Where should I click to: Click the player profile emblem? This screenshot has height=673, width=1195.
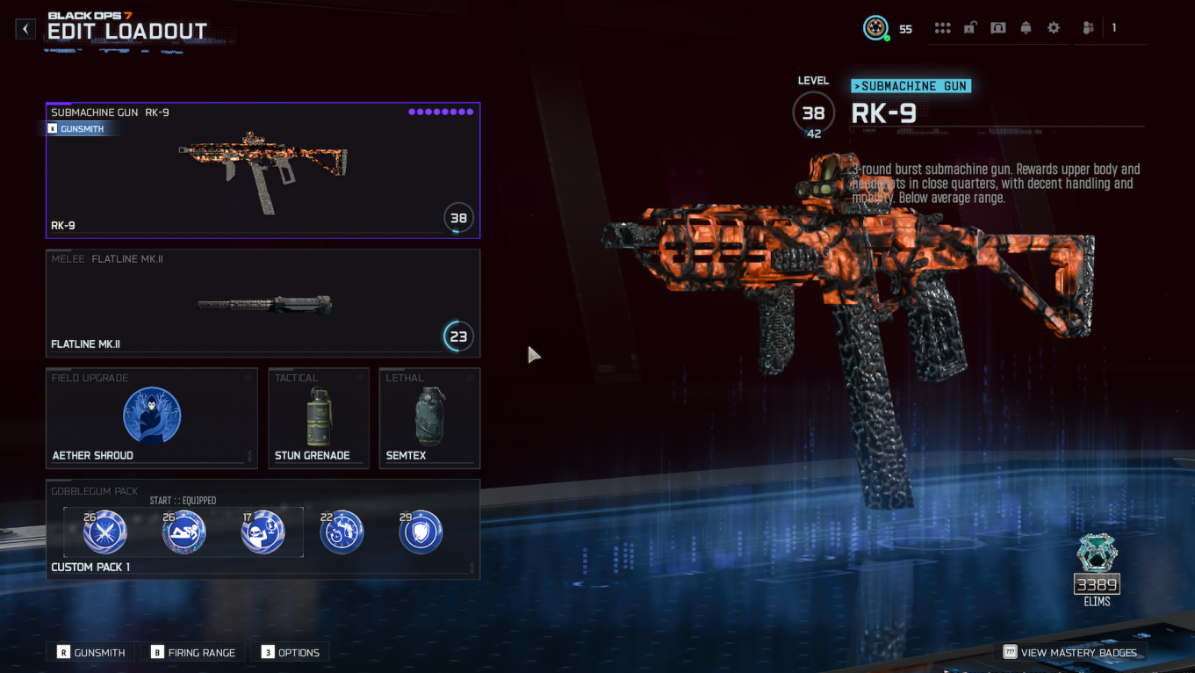[x=876, y=28]
